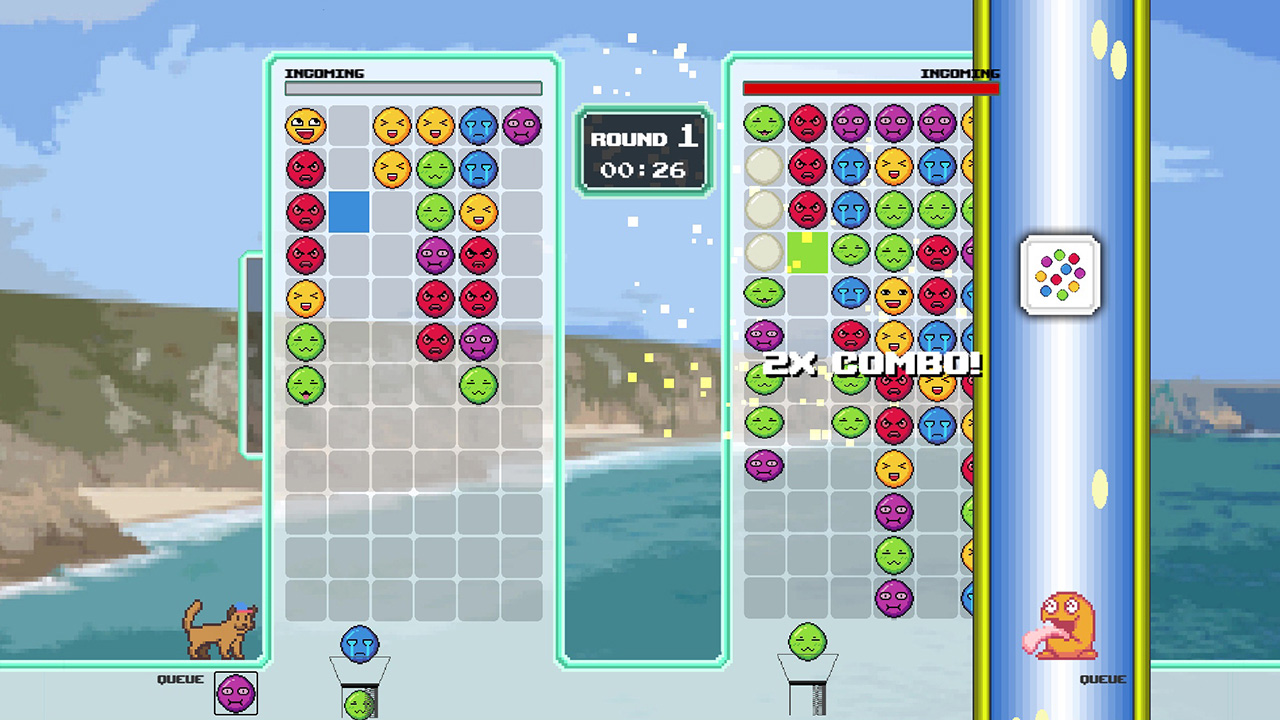Click the empty INCOMING bar above the left board

click(413, 87)
